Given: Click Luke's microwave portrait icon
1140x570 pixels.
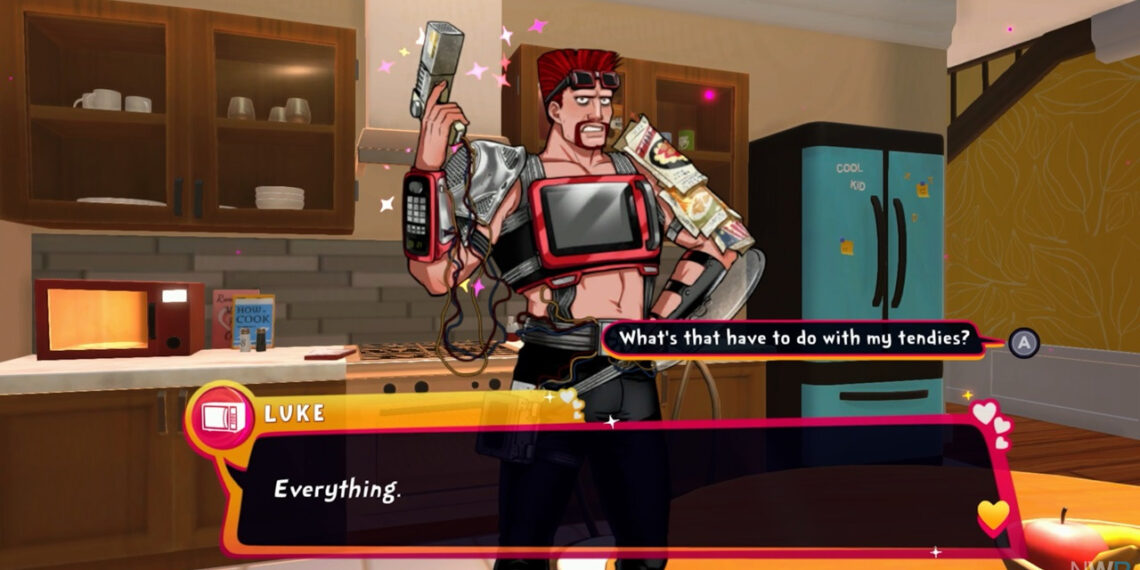Looking at the screenshot, I should (x=222, y=416).
